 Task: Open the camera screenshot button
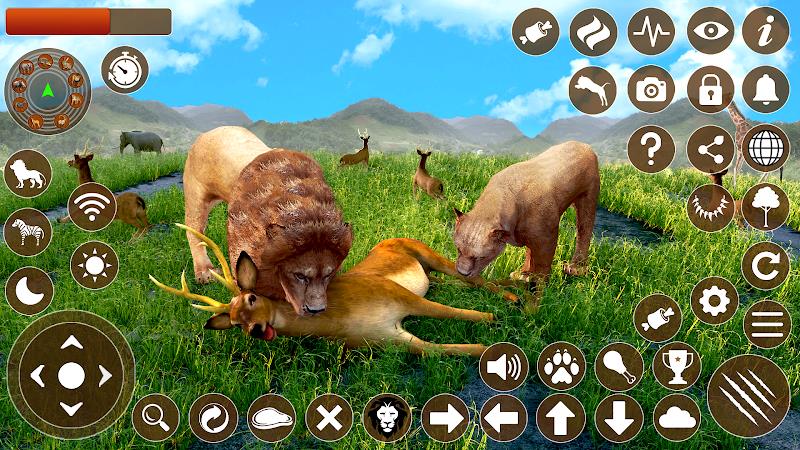click(651, 90)
